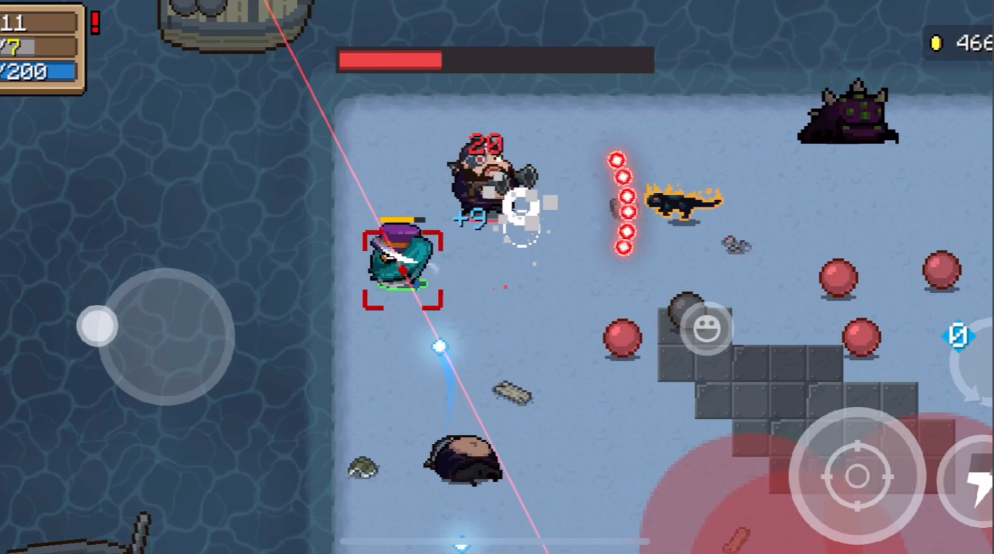Tap the virtual joystick thumb knob
The width and height of the screenshot is (994, 554).
(97, 326)
